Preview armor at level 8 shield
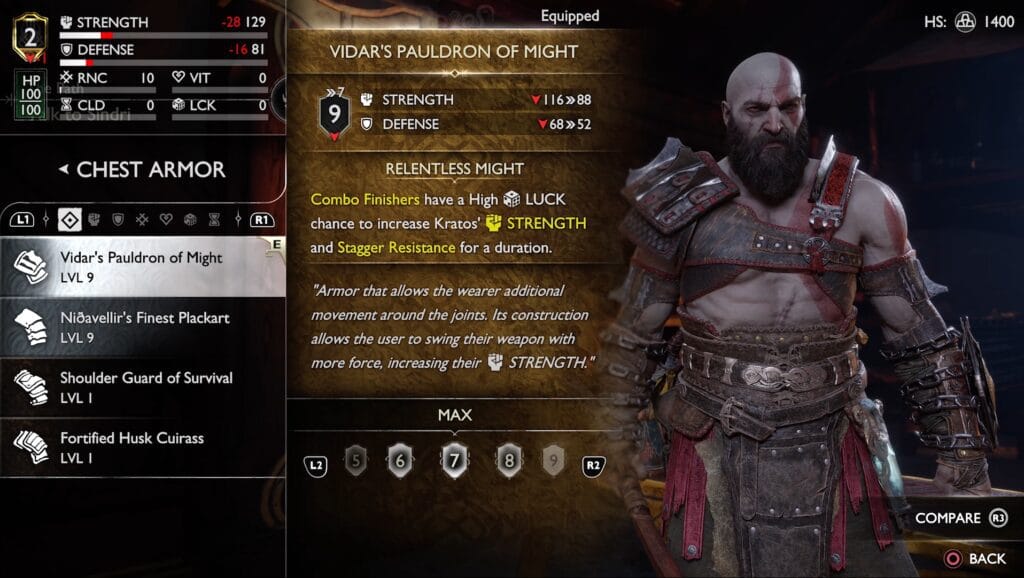Image resolution: width=1024 pixels, height=578 pixels. [509, 460]
